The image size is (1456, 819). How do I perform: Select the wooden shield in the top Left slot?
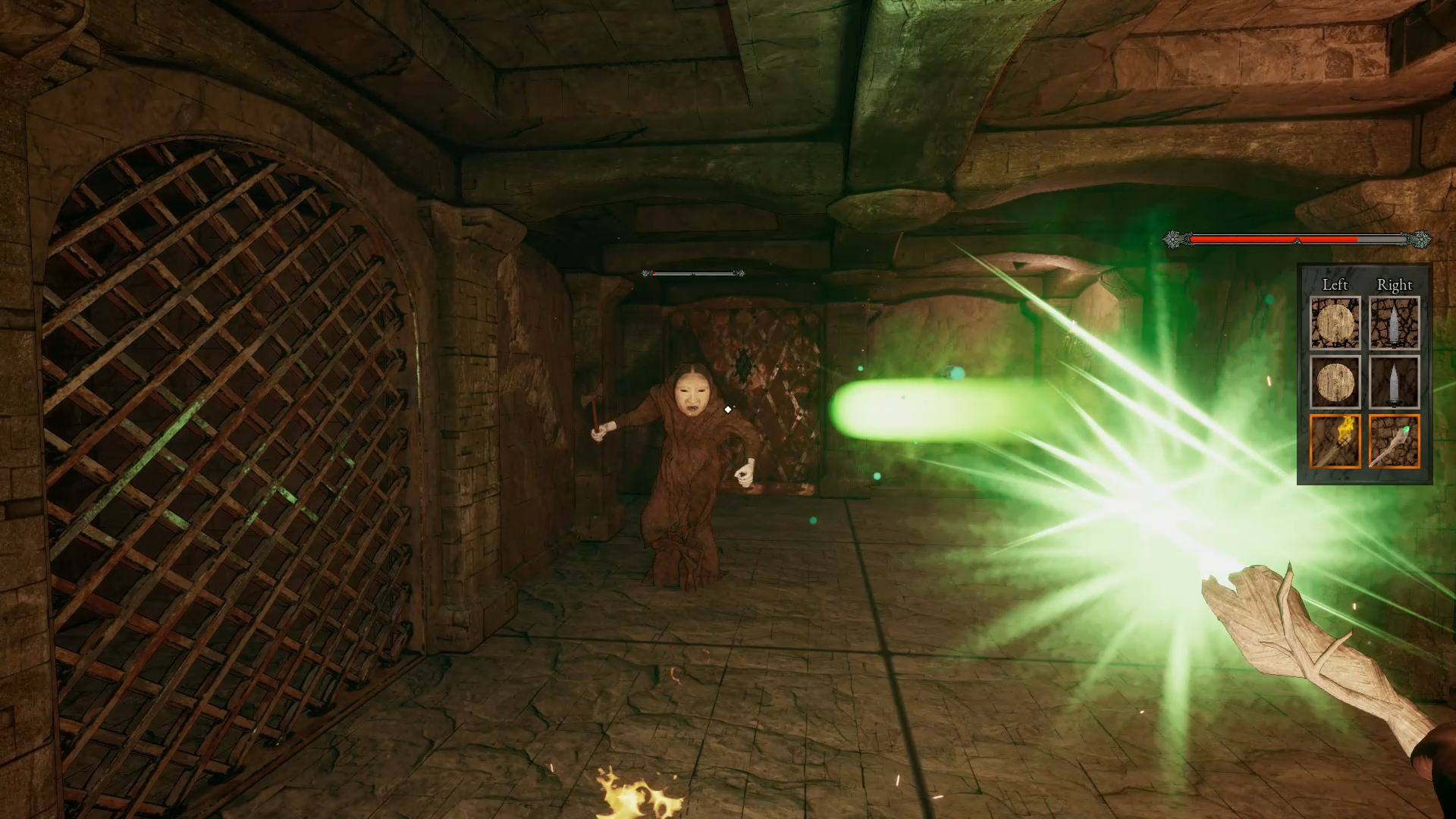click(x=1335, y=322)
